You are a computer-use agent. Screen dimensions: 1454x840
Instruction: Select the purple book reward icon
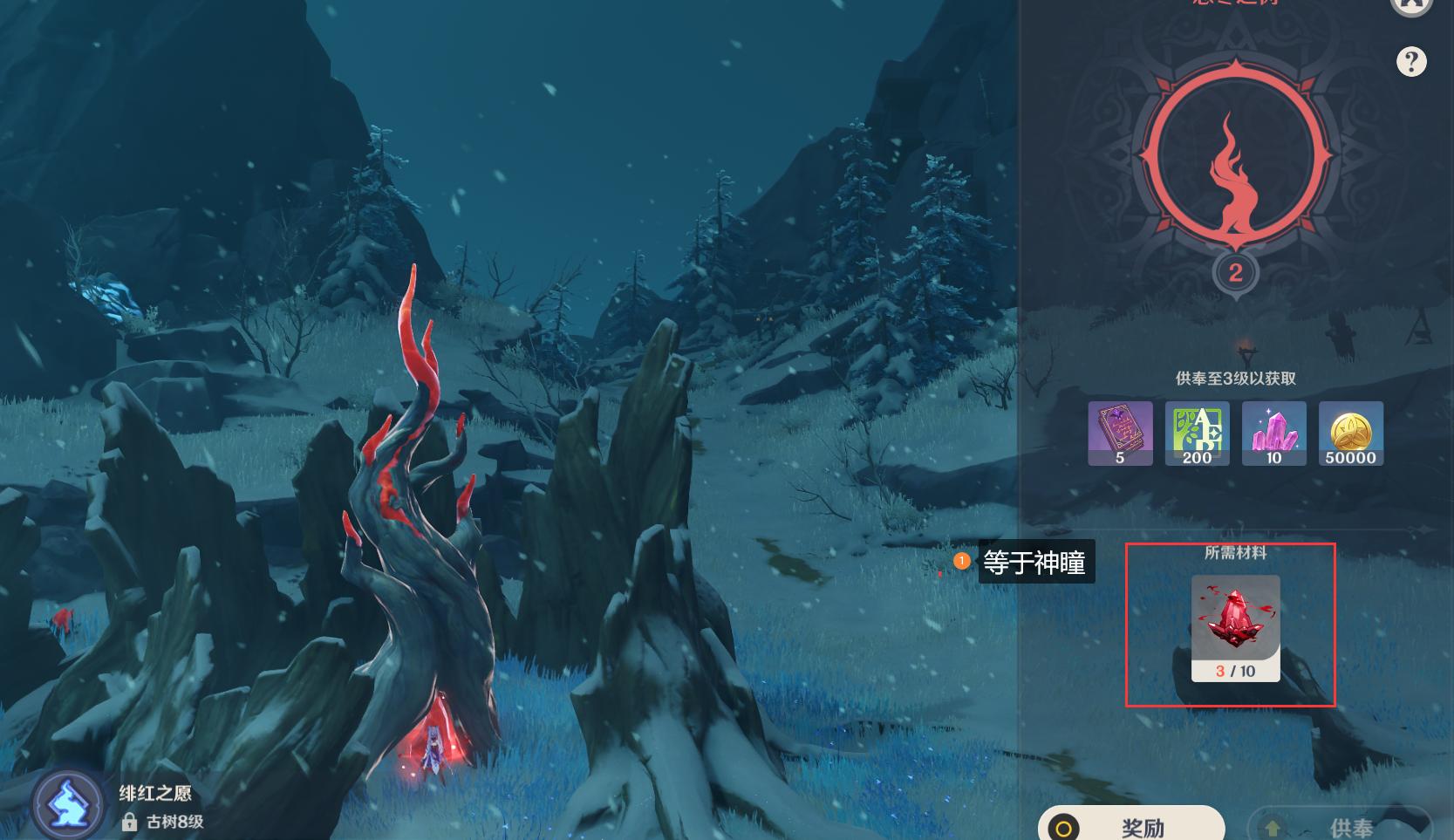pos(1120,433)
